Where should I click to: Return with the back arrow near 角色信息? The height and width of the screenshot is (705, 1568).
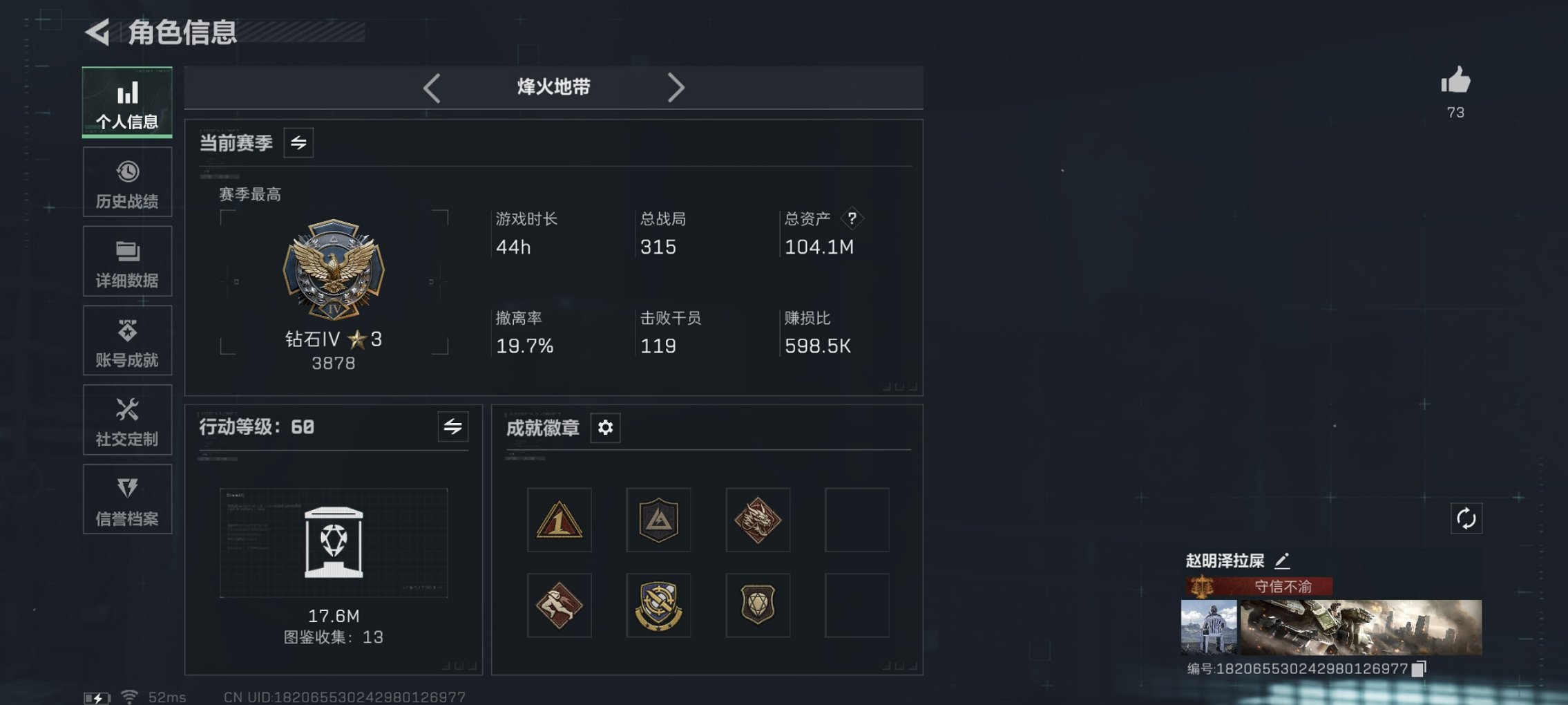99,32
